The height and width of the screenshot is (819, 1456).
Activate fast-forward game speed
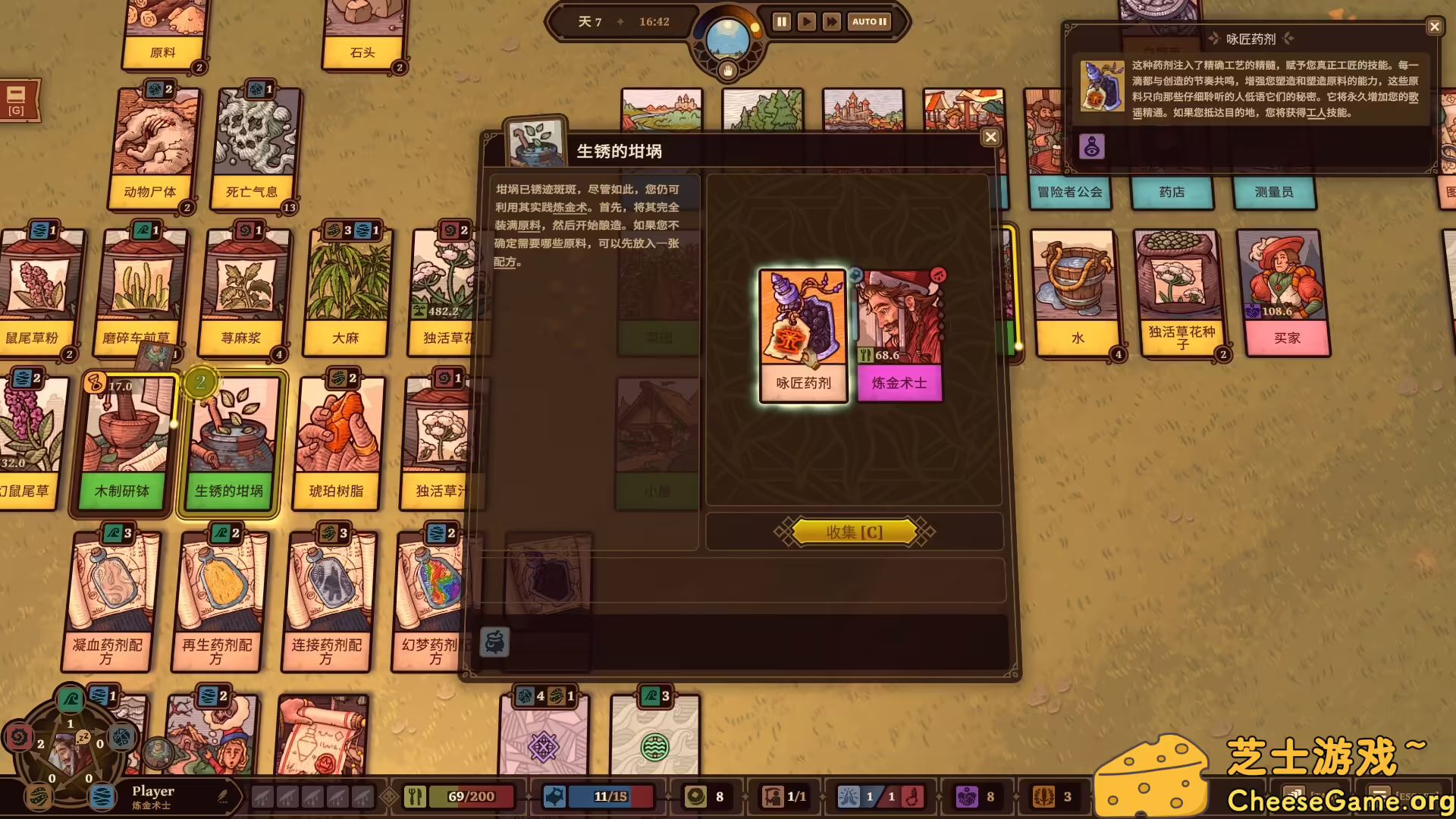(x=831, y=22)
